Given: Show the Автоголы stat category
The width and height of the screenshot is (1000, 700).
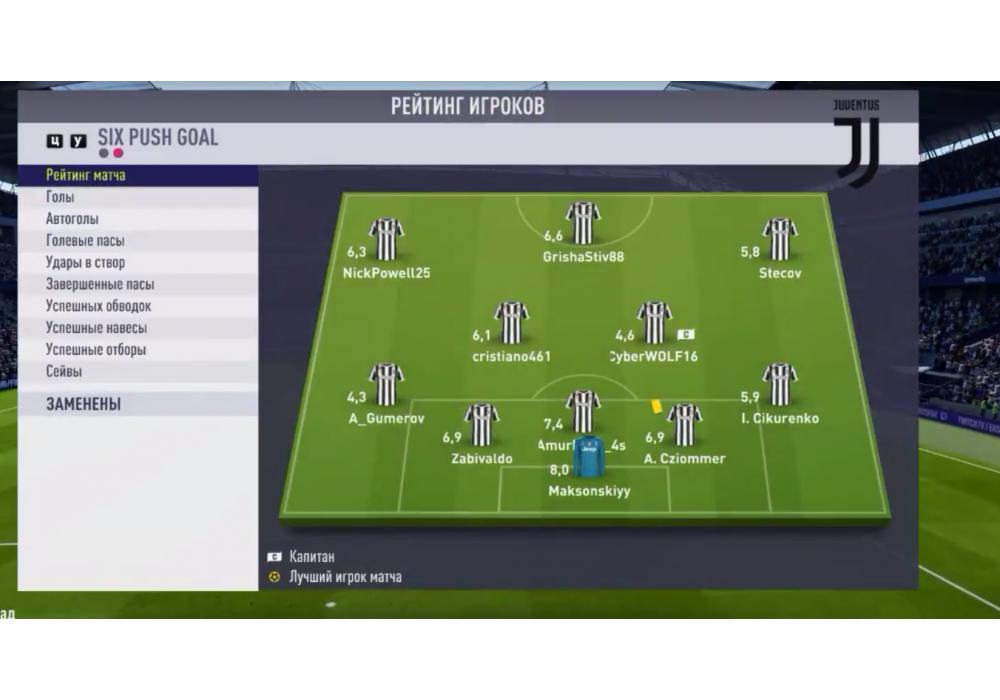Looking at the screenshot, I should (72, 219).
